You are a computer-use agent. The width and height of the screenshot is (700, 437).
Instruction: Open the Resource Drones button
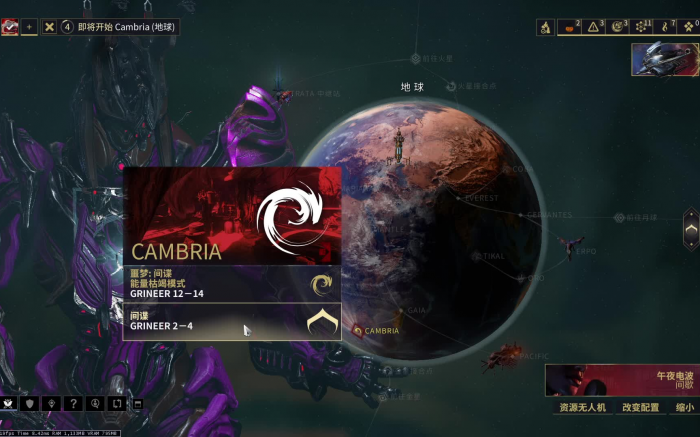point(580,407)
